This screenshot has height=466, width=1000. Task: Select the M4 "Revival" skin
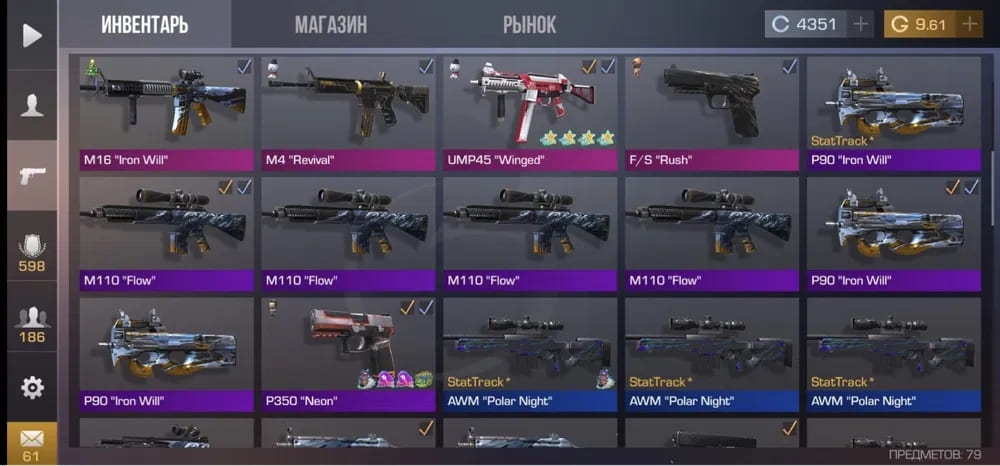tap(348, 112)
